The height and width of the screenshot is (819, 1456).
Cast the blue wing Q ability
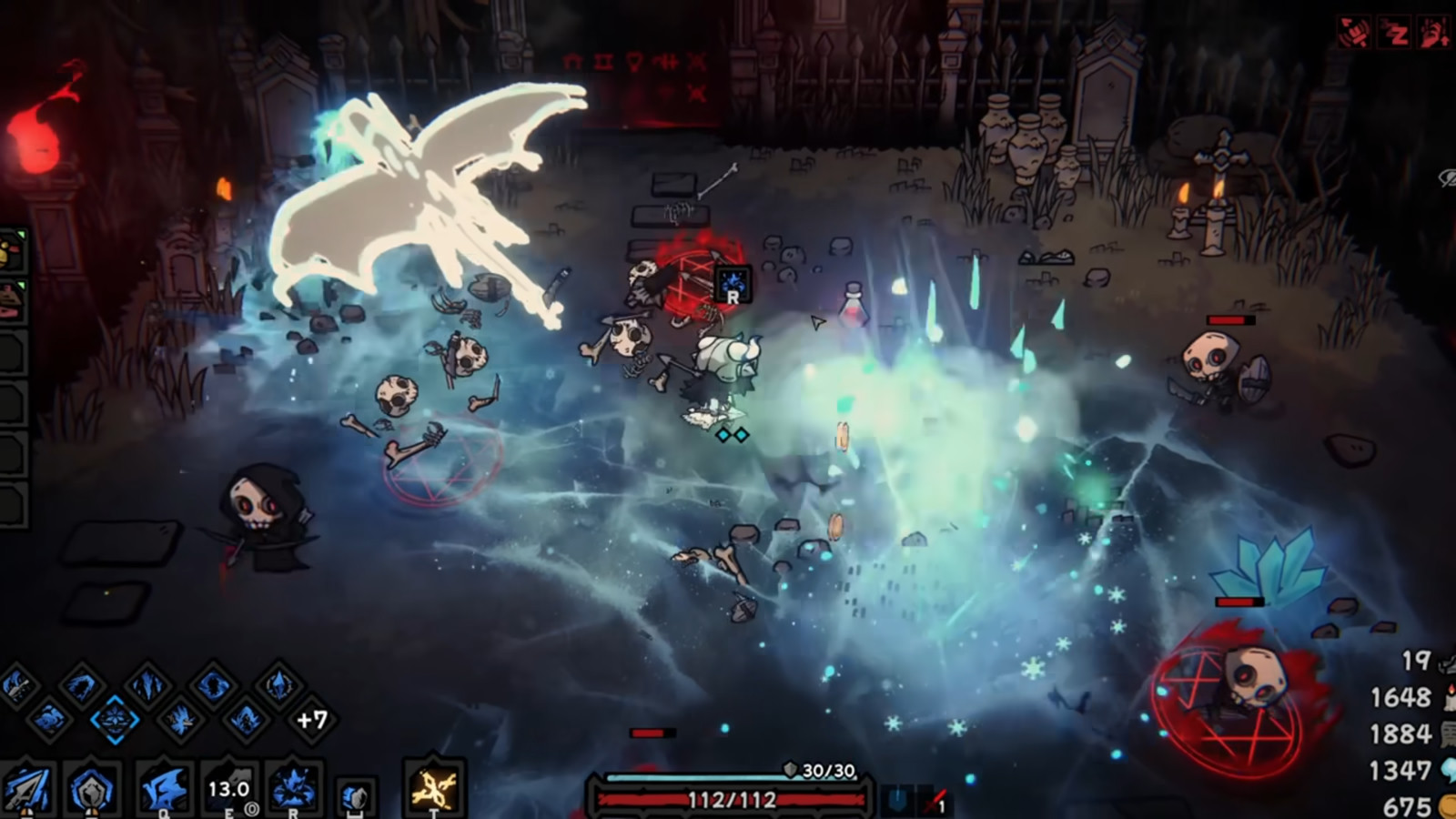(164, 788)
